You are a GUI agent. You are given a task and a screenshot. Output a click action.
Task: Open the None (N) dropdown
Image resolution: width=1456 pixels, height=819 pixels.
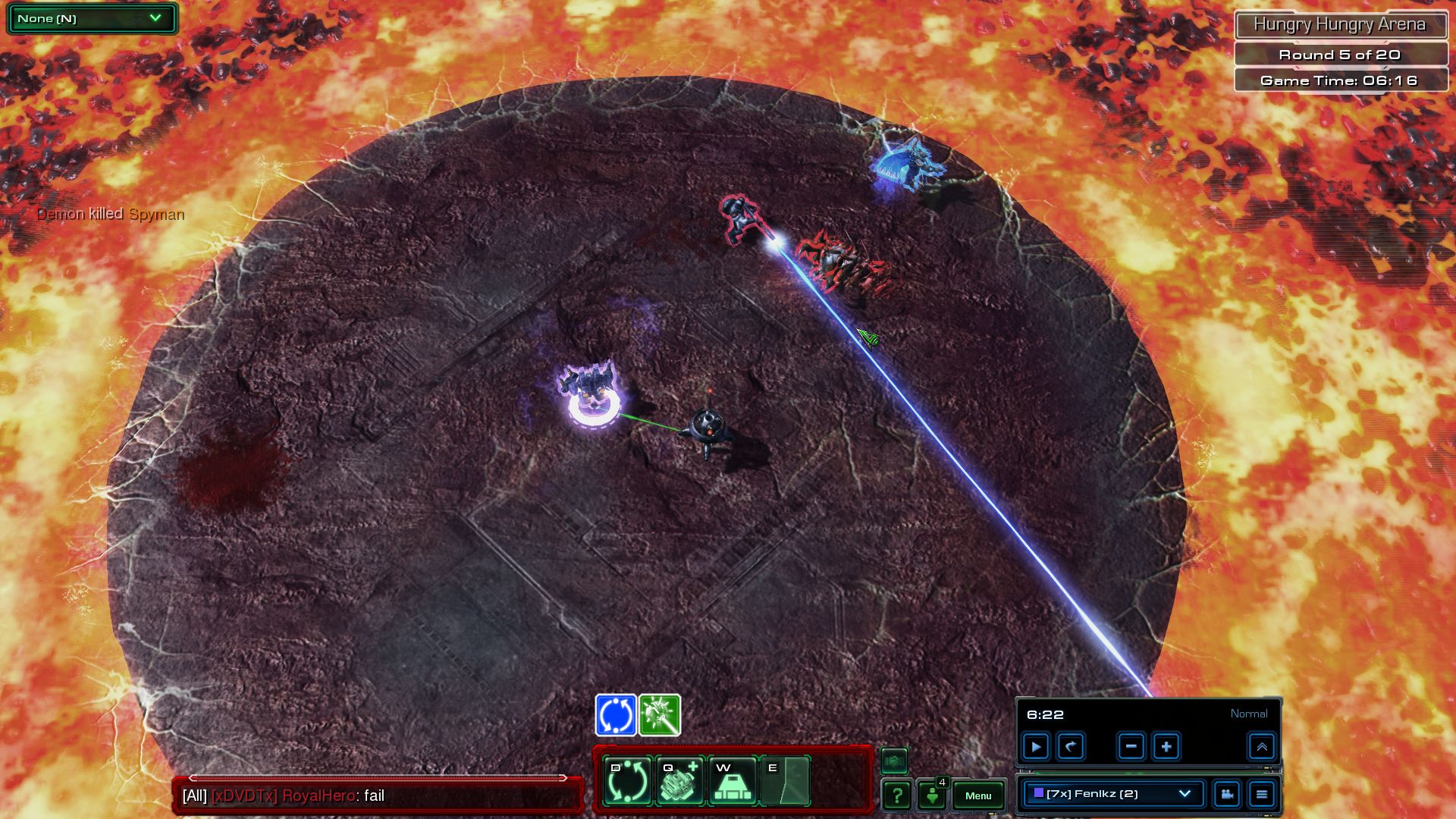(92, 18)
